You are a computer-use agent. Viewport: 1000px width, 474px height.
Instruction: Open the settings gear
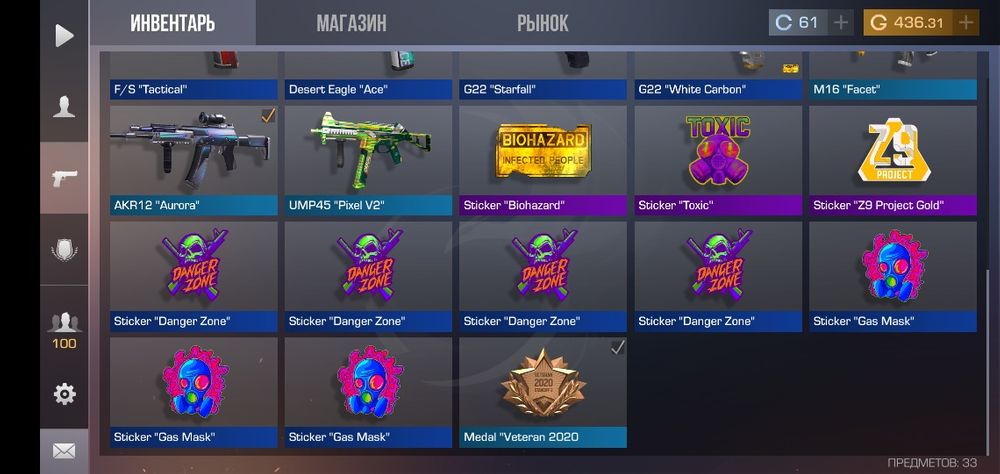[64, 394]
